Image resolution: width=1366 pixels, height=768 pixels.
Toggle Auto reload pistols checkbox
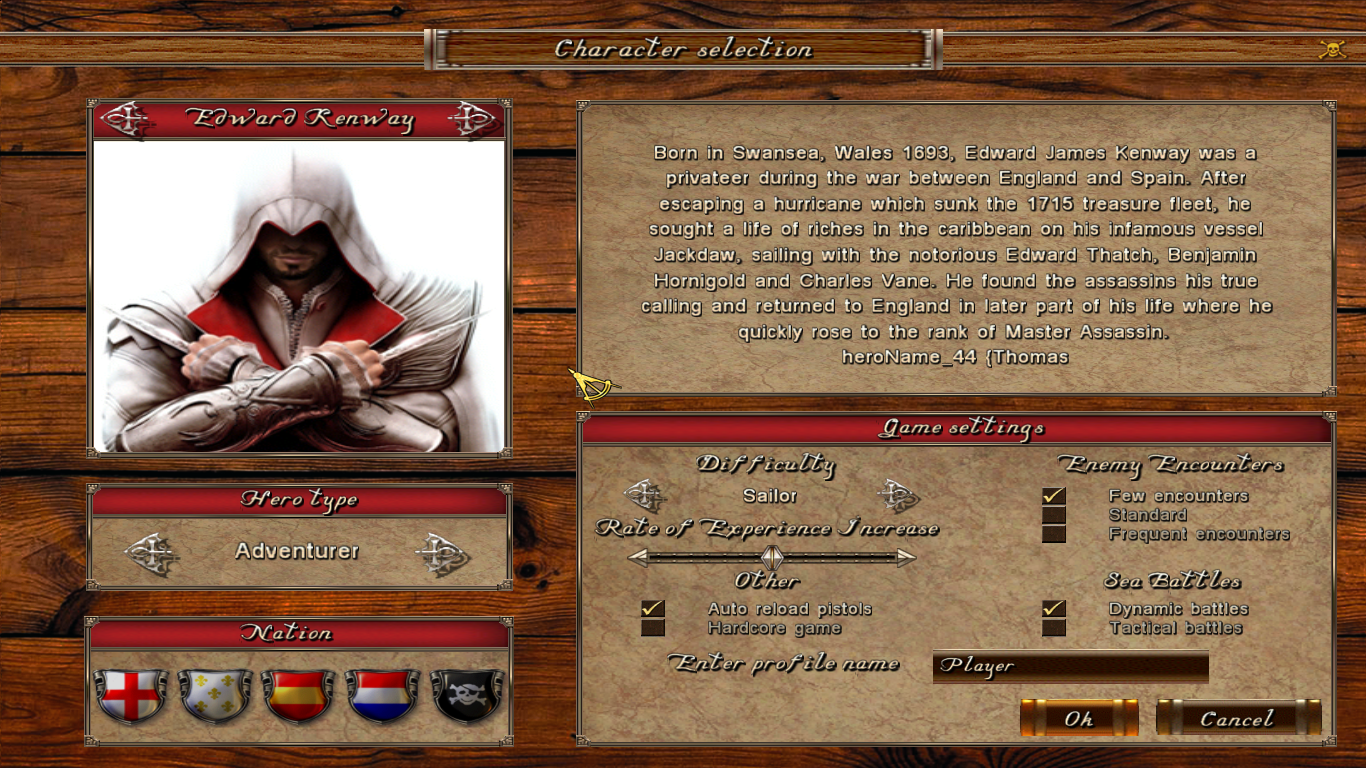pyautogui.click(x=653, y=608)
